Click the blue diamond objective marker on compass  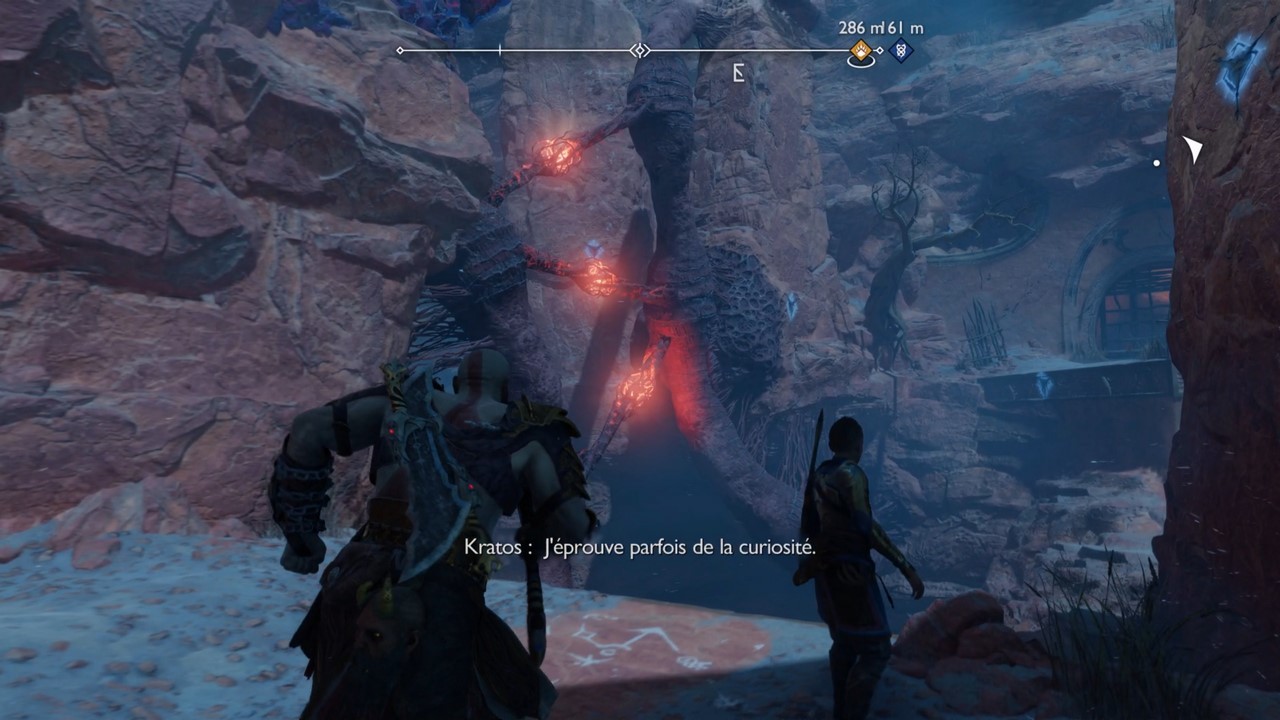(x=903, y=52)
